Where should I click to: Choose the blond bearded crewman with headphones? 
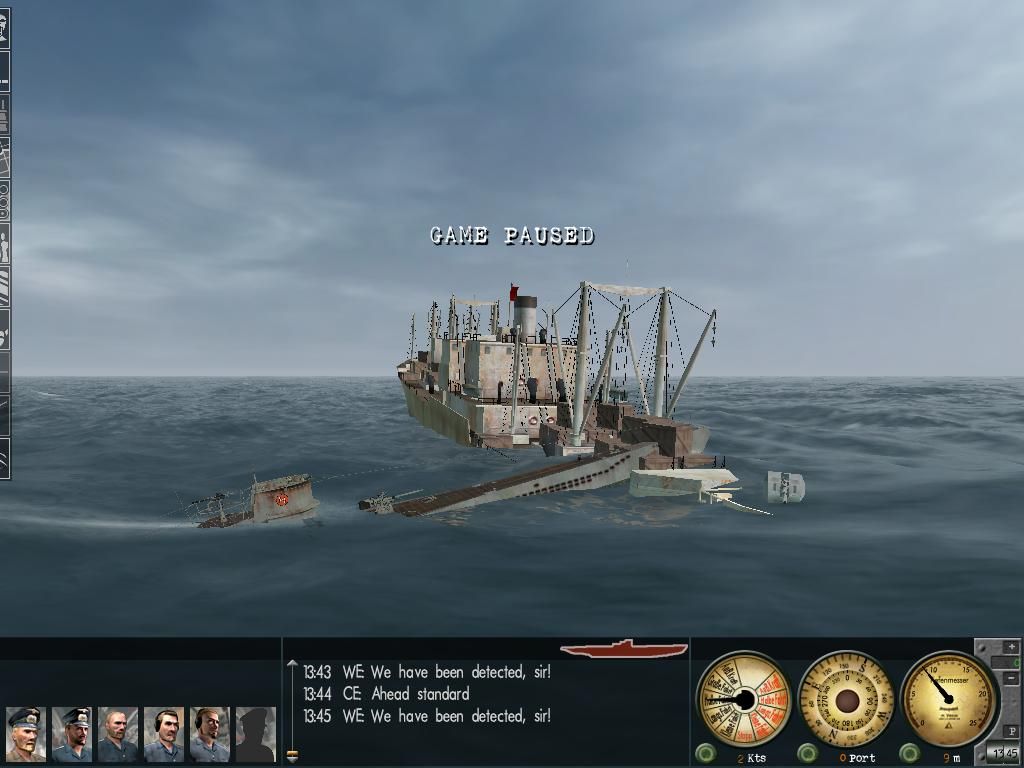pyautogui.click(x=209, y=734)
